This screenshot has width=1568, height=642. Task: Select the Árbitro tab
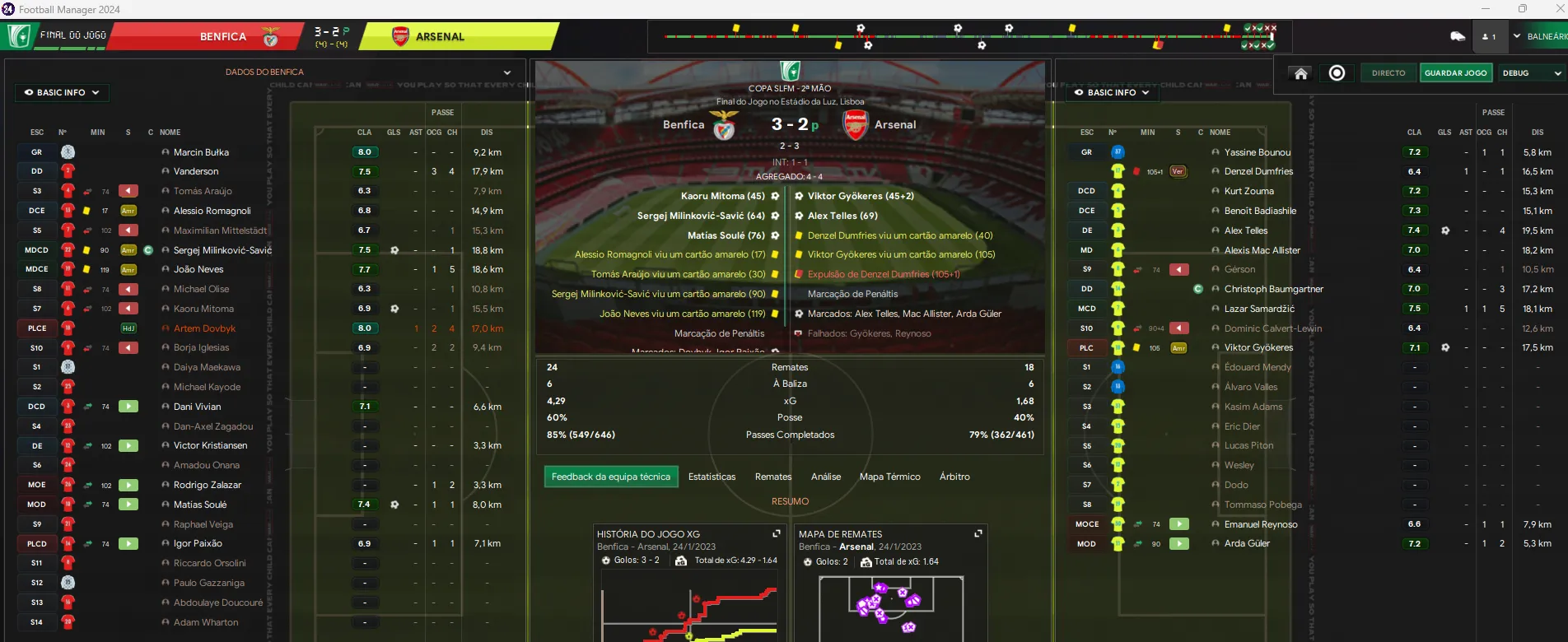(x=954, y=477)
